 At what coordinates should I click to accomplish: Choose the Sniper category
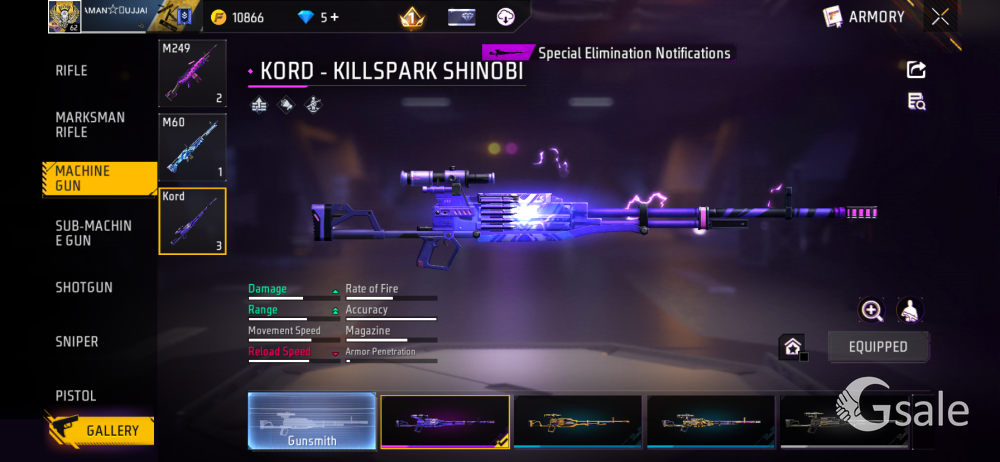click(77, 342)
